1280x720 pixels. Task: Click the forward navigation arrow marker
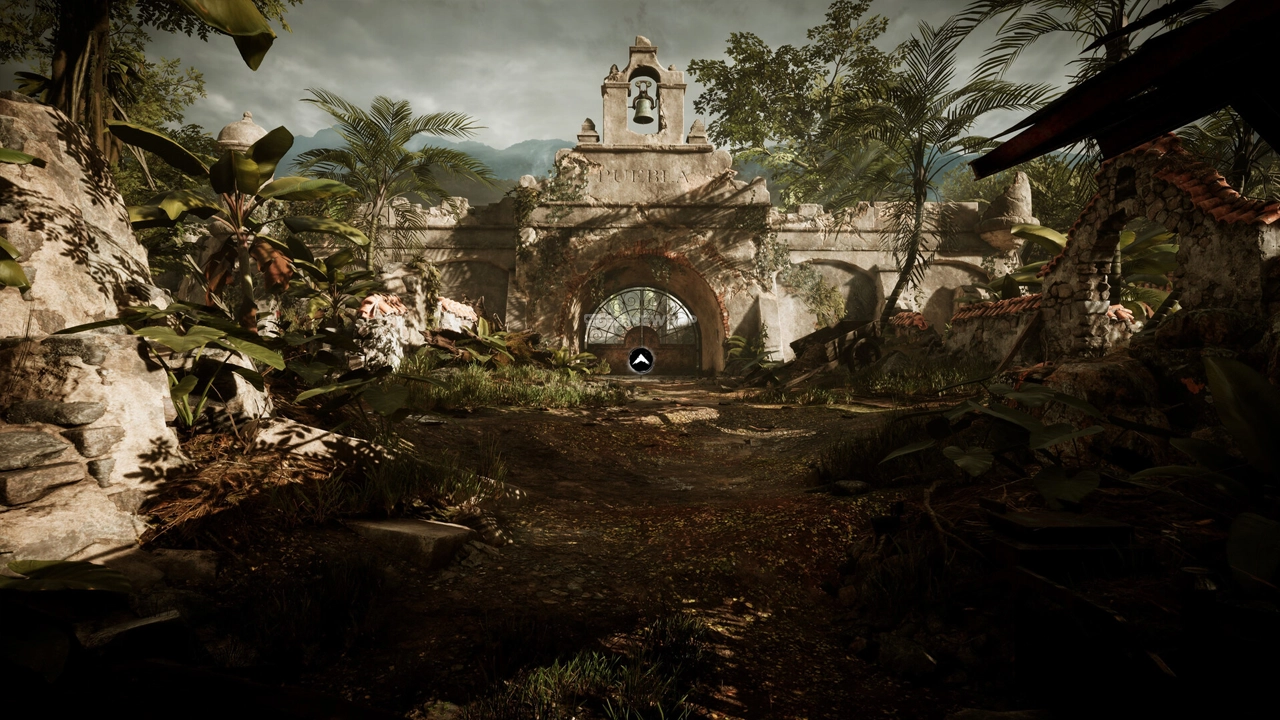coord(641,360)
